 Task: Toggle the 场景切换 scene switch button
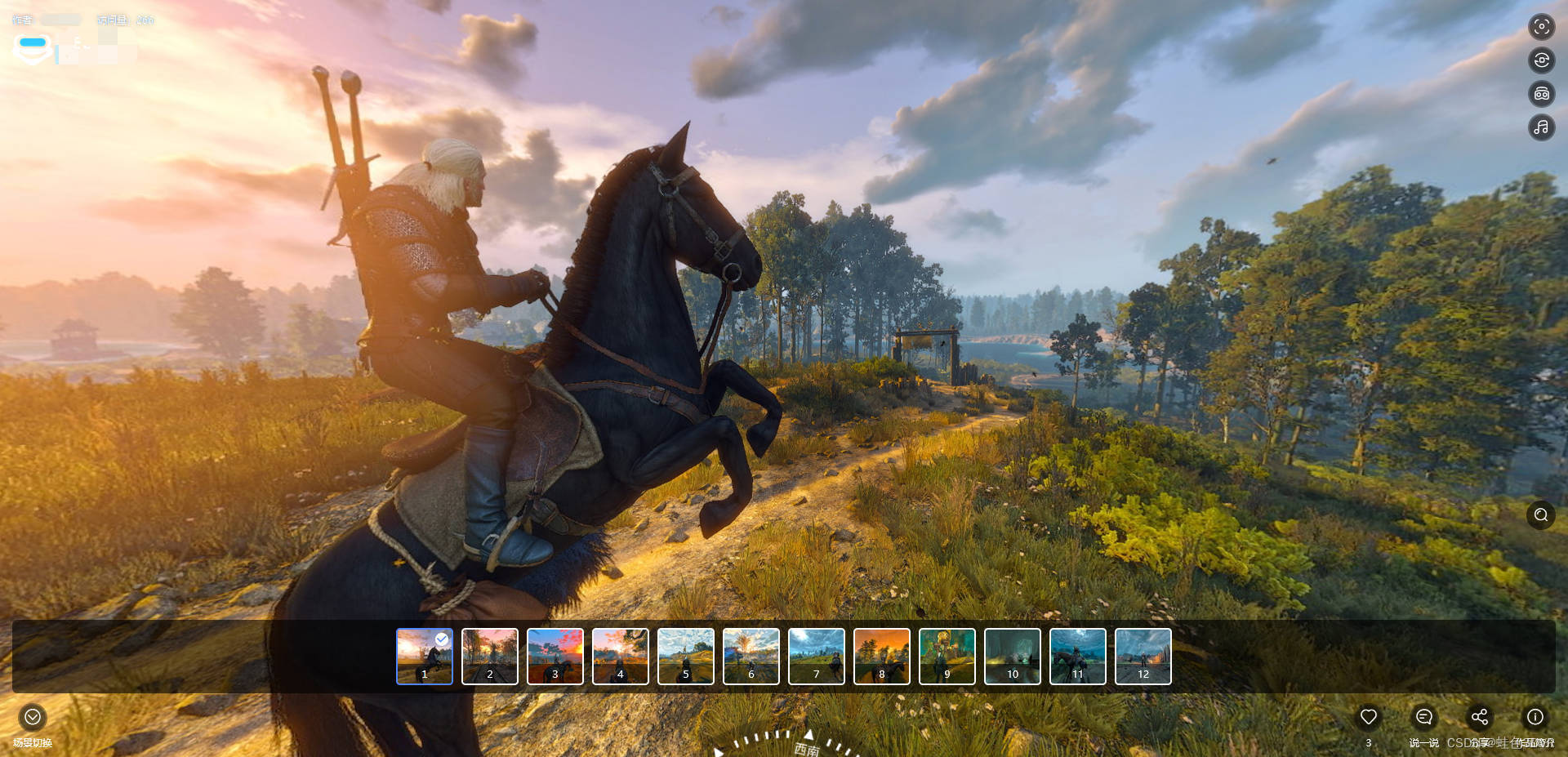click(33, 717)
